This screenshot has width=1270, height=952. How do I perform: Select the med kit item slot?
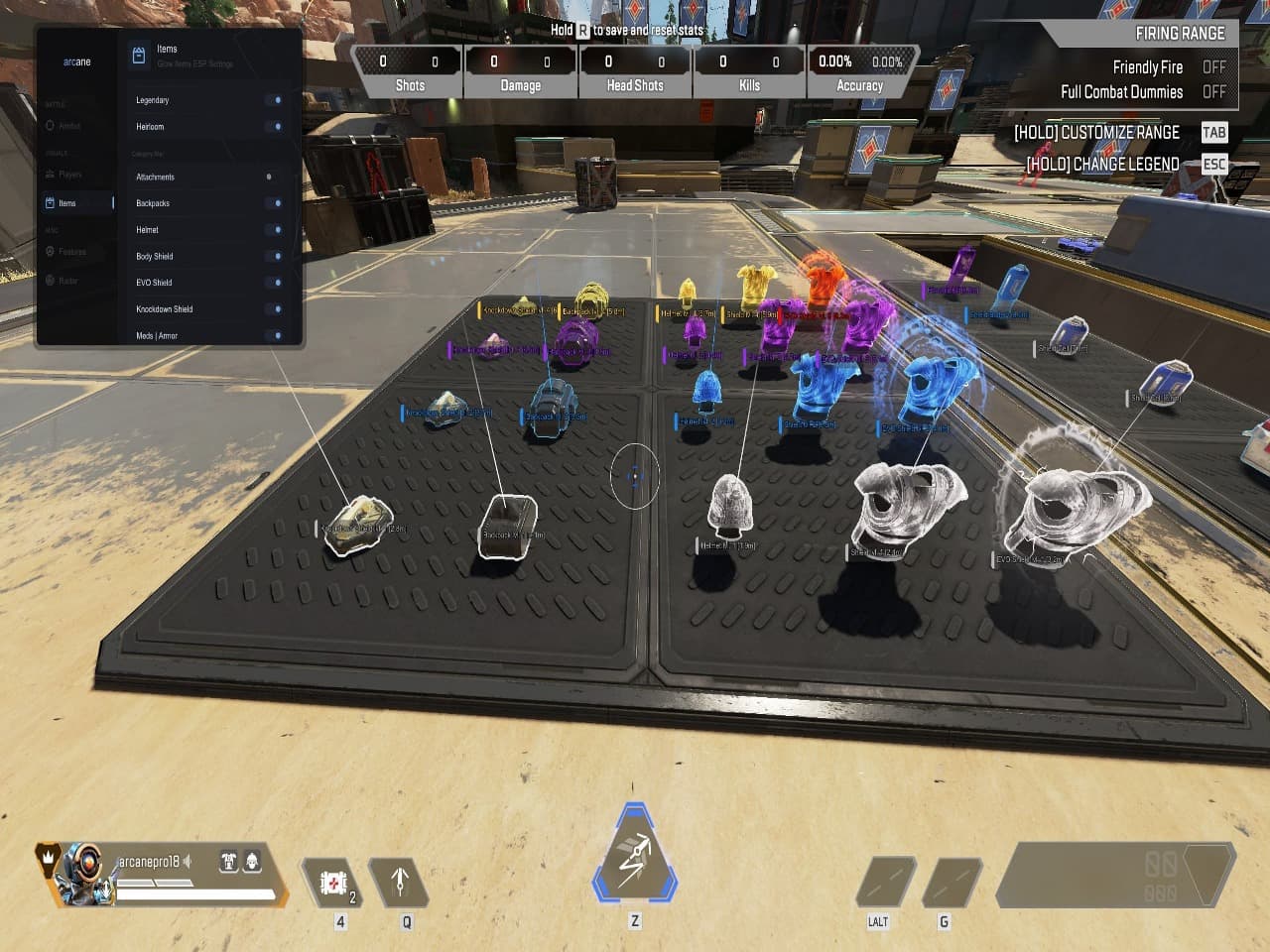tap(333, 882)
